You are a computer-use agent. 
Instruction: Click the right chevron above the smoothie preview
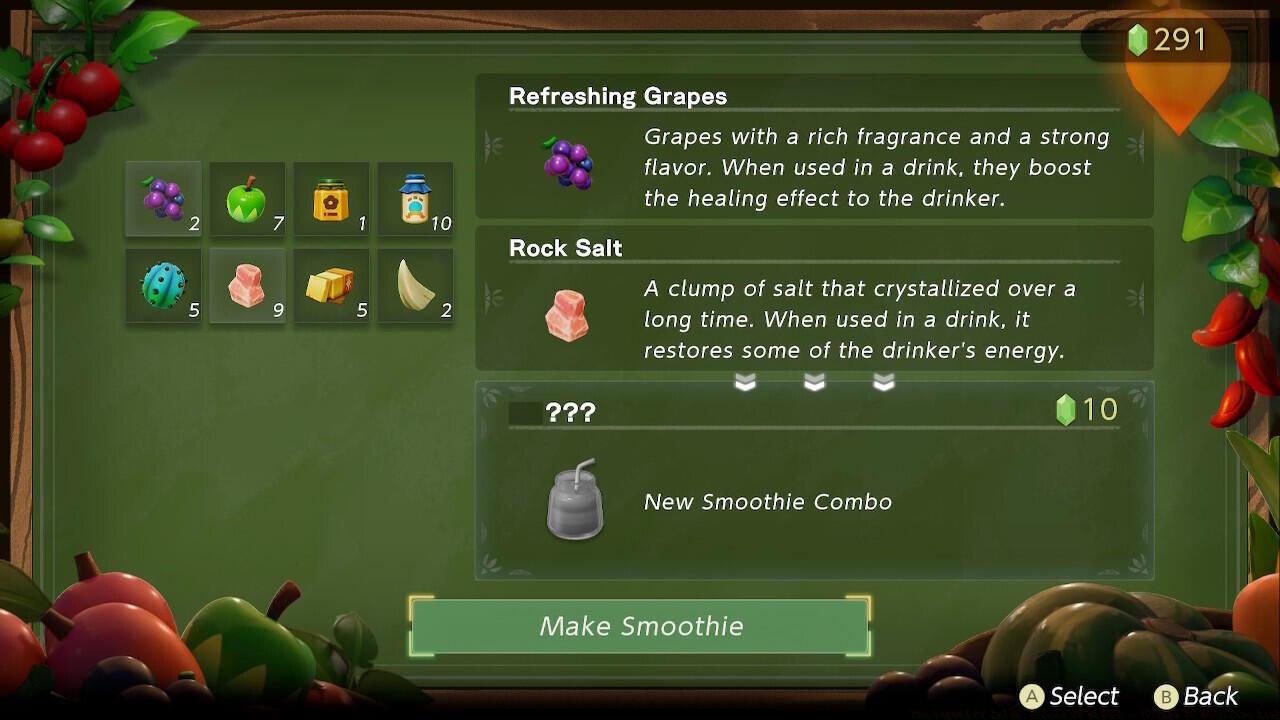click(883, 380)
